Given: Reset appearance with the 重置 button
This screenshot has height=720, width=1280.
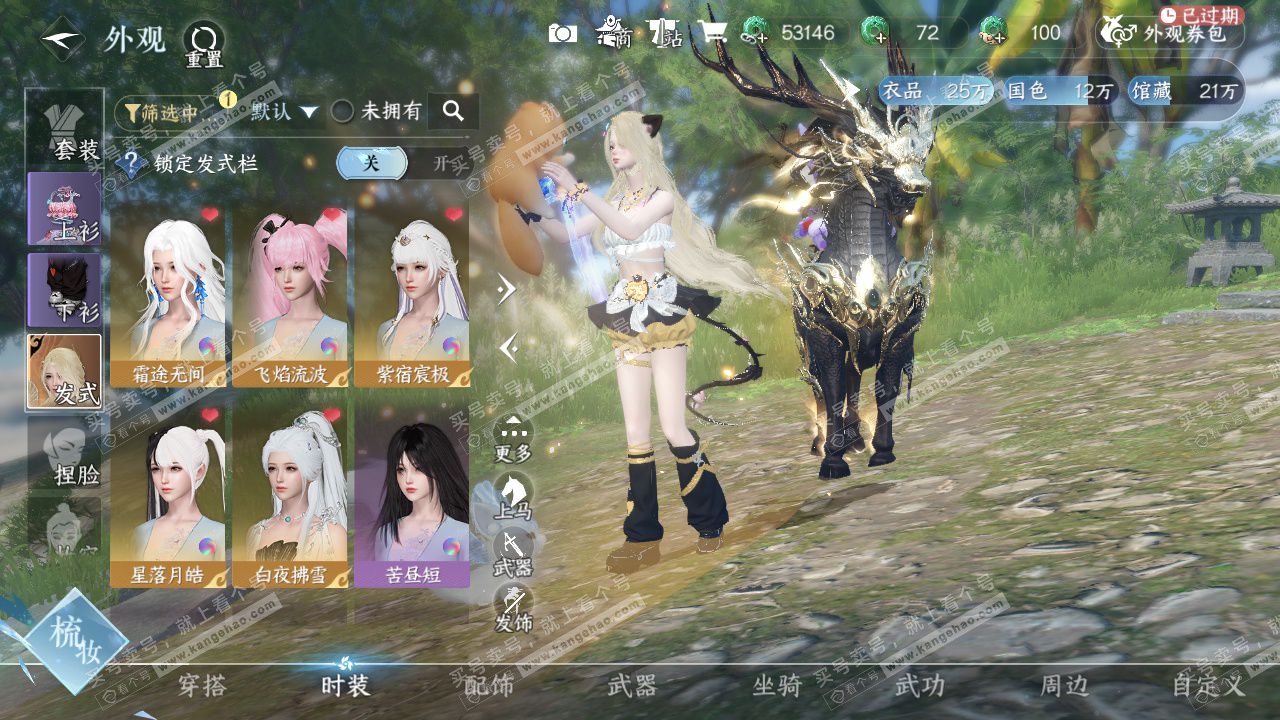Looking at the screenshot, I should (x=203, y=44).
